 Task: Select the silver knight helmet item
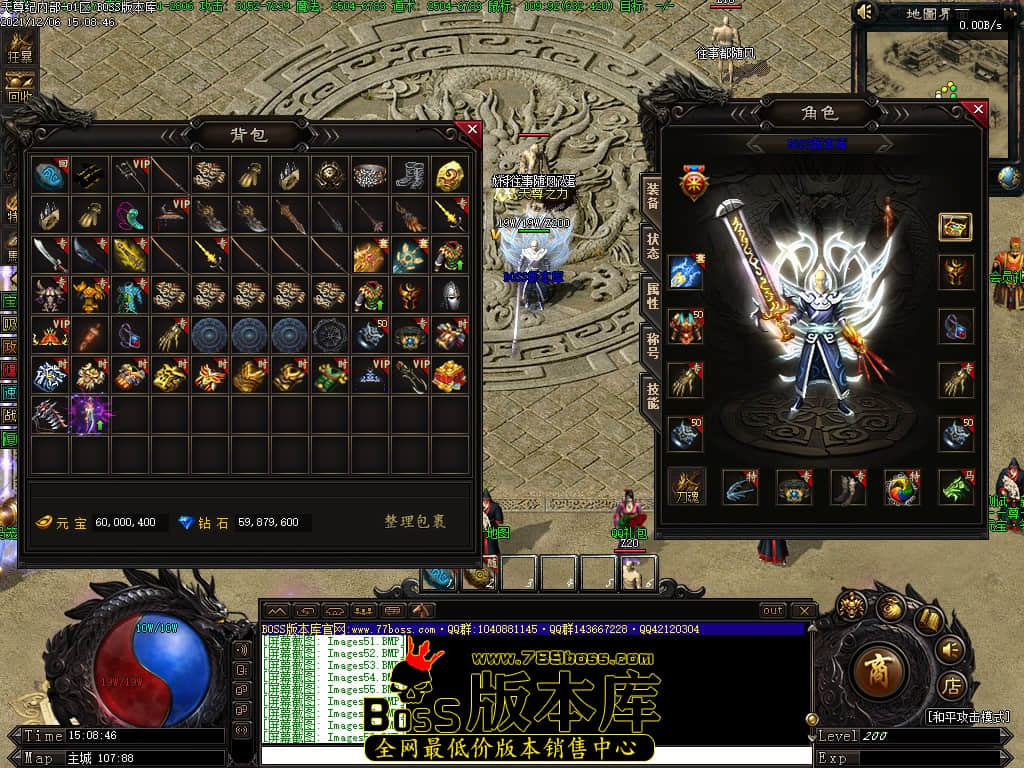click(450, 295)
